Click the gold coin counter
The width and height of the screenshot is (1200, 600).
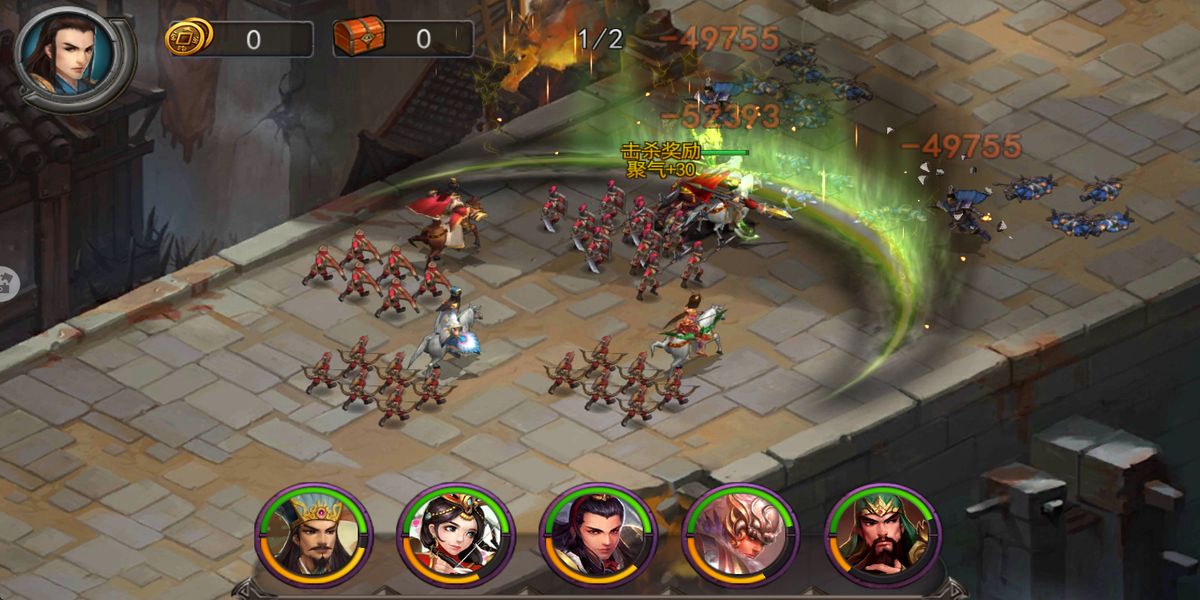point(238,39)
